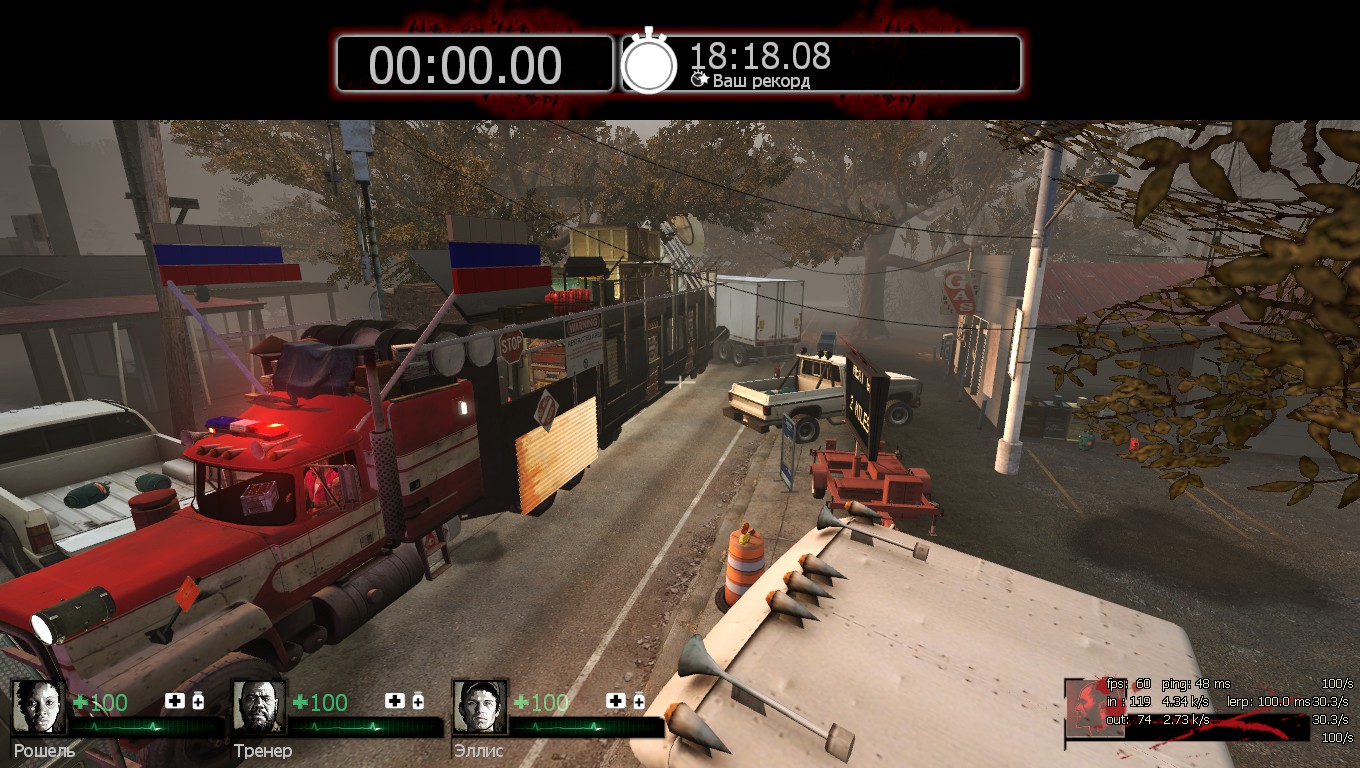Viewport: 1360px width, 768px height.
Task: Click Coach's pain pills icon
Action: 418,701
